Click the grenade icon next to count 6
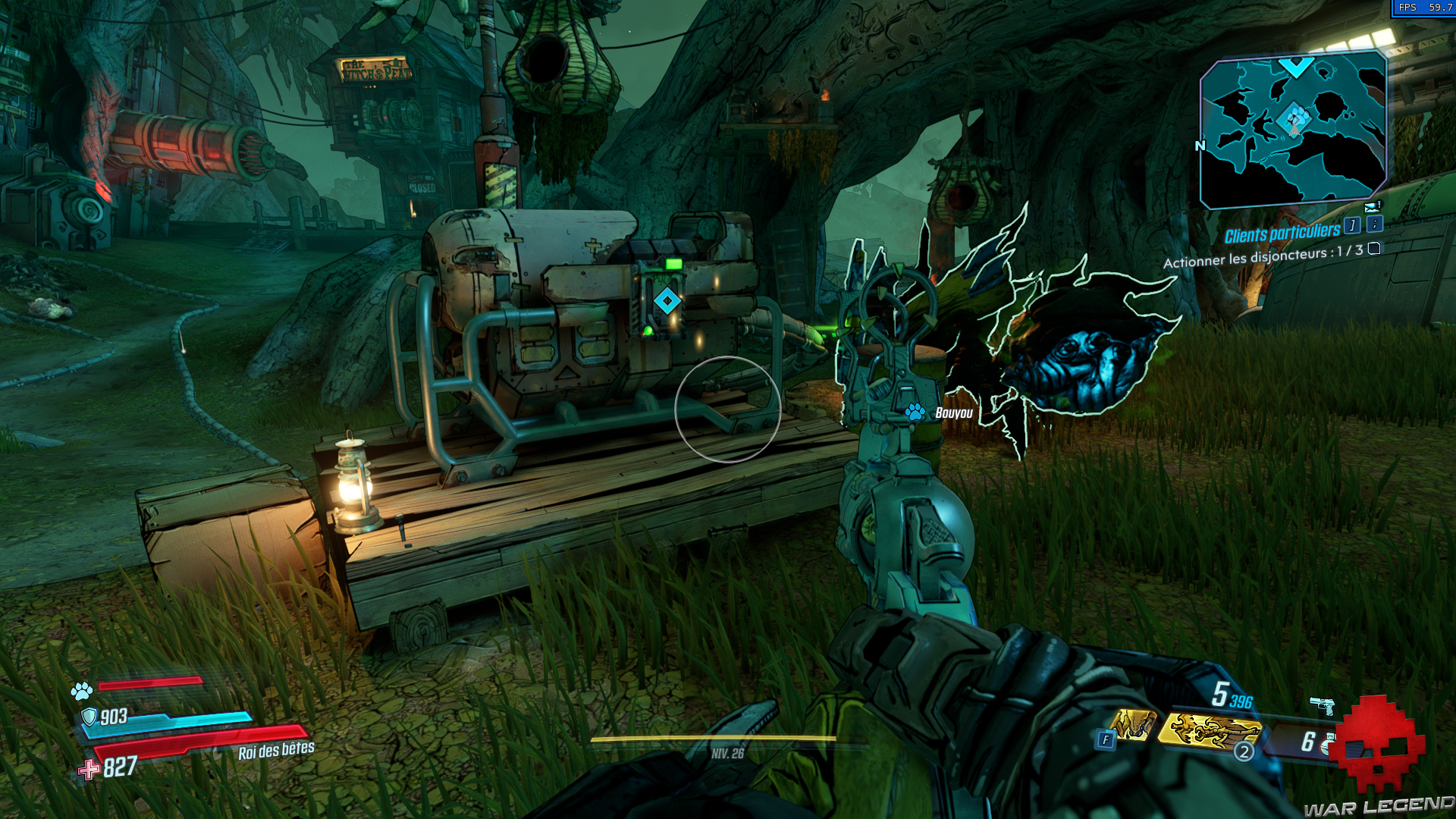This screenshot has height=819, width=1456. 1329,743
